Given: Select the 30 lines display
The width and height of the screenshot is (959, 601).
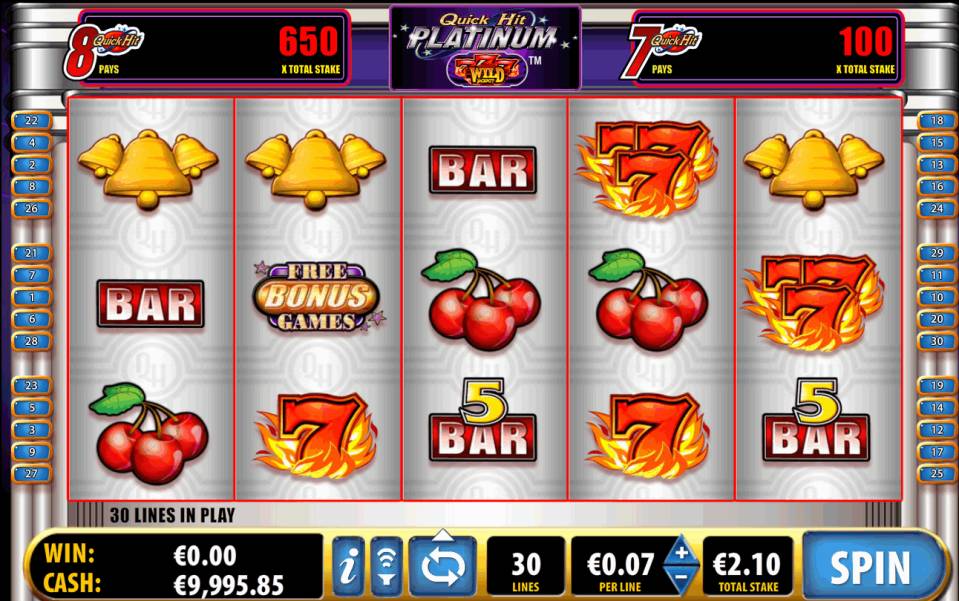Looking at the screenshot, I should coord(525,567).
